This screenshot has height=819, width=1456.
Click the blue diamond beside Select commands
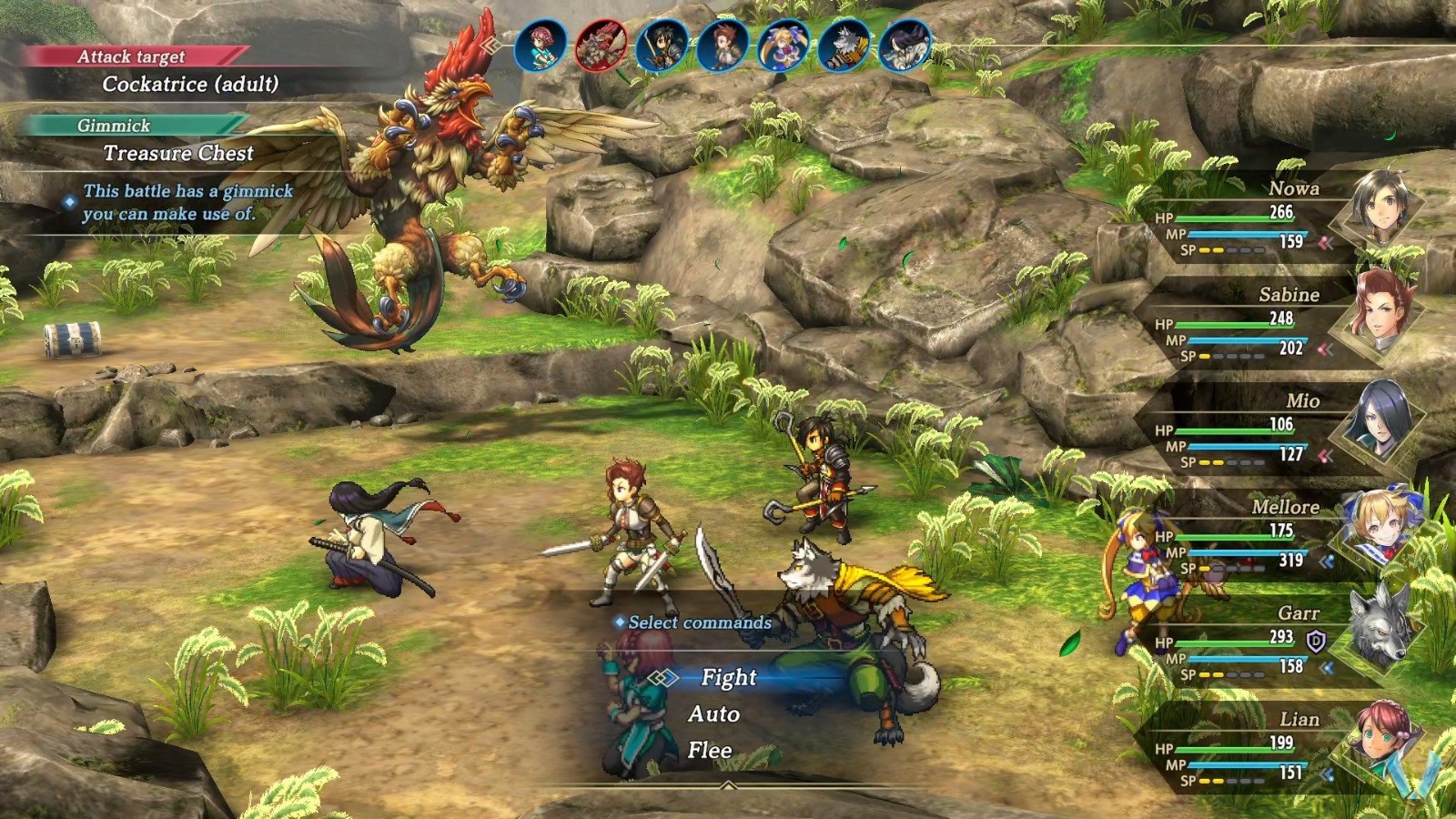(620, 622)
